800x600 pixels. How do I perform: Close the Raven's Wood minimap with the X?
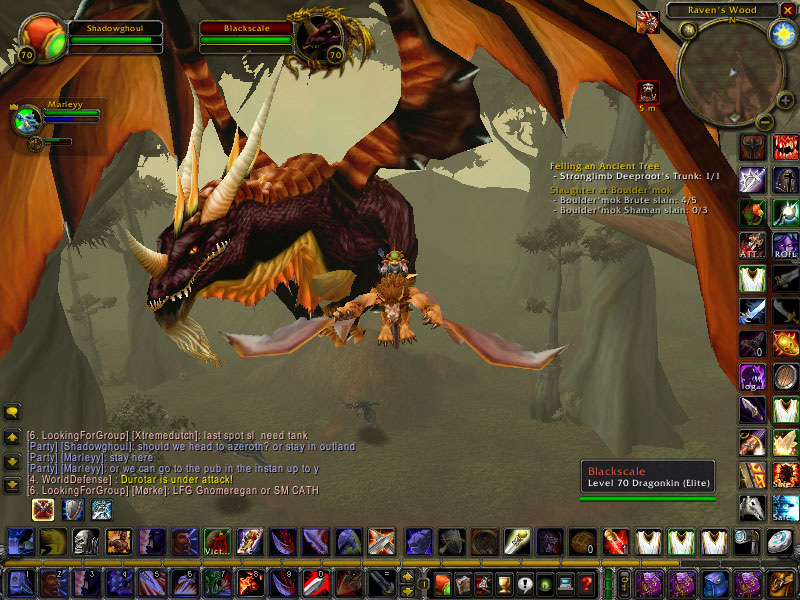click(x=787, y=11)
